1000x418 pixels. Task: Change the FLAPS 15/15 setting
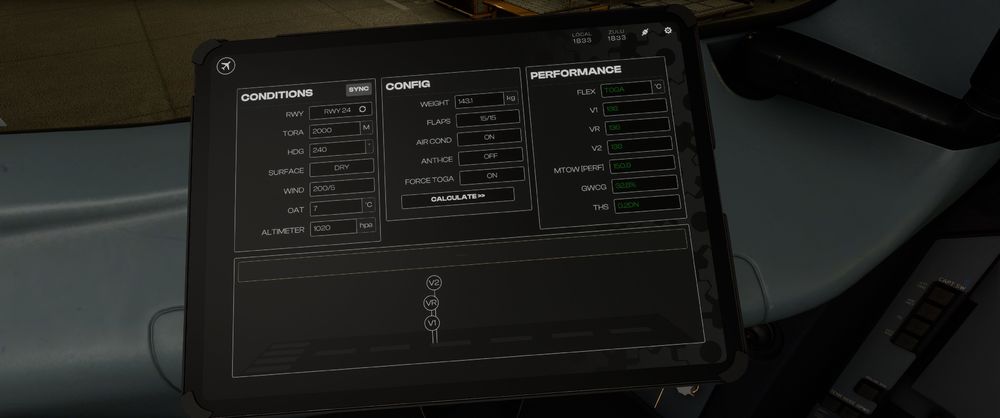[x=488, y=119]
